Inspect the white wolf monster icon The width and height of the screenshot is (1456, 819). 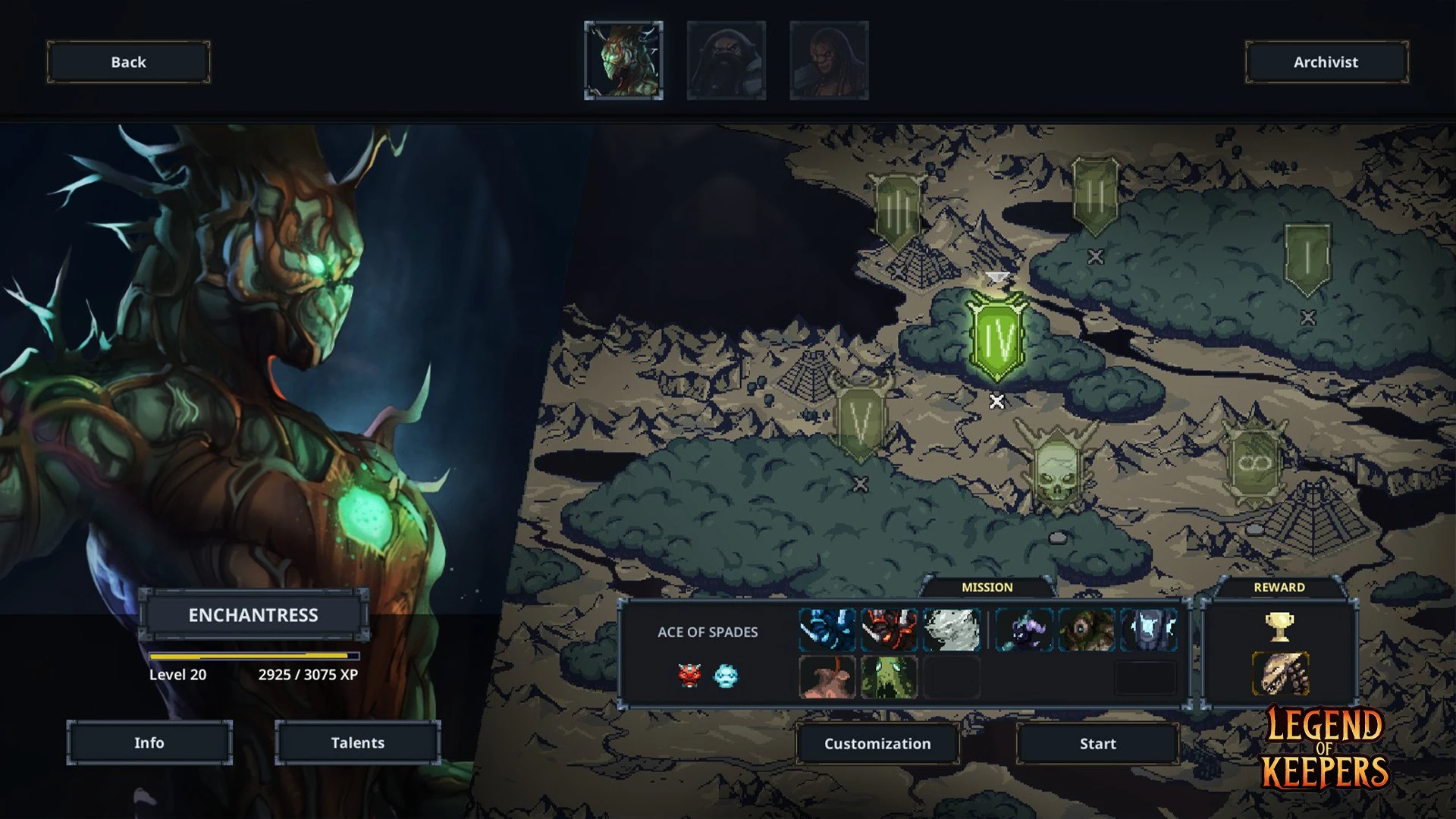[952, 630]
